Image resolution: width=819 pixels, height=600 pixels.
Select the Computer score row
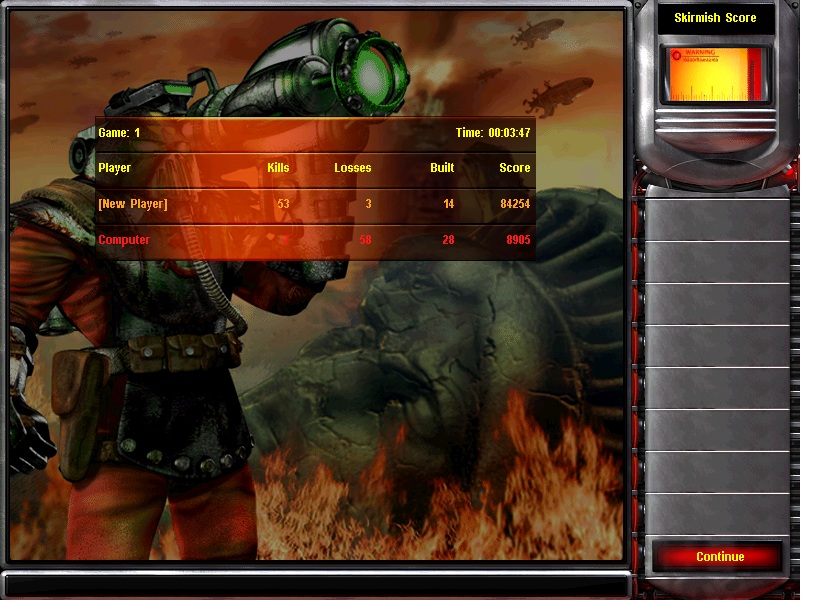pos(314,240)
